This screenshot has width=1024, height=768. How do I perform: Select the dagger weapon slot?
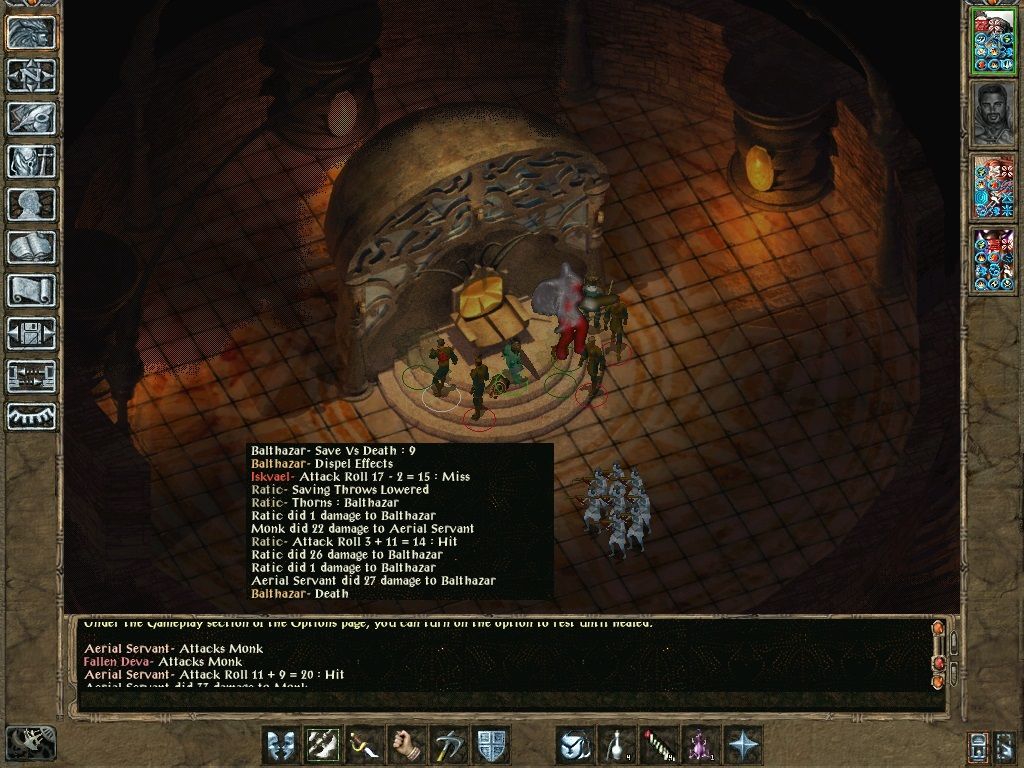[365, 746]
